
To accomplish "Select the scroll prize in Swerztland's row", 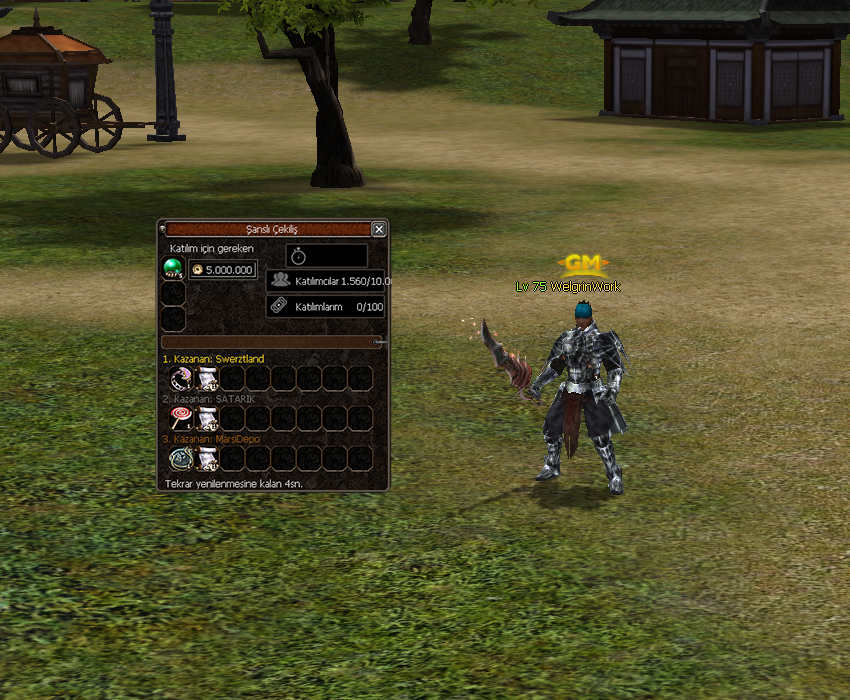I will (208, 378).
